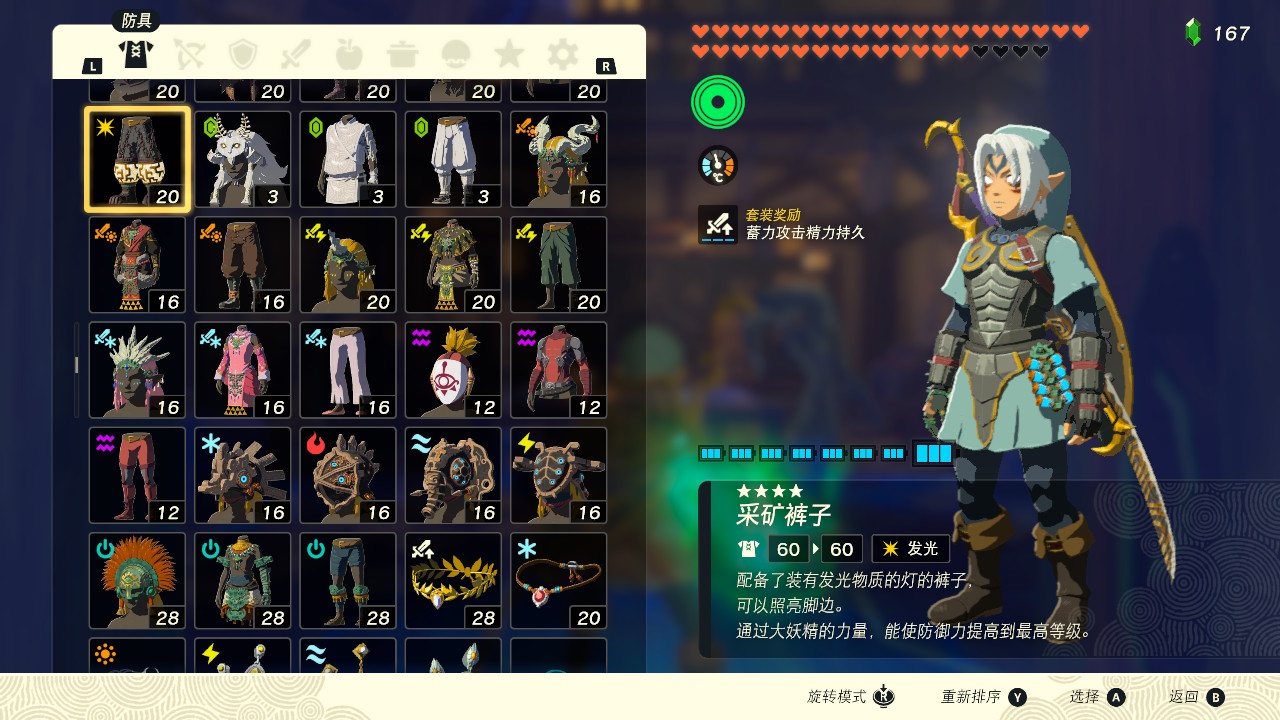Pick the green trousers with lightning icon

559,265
